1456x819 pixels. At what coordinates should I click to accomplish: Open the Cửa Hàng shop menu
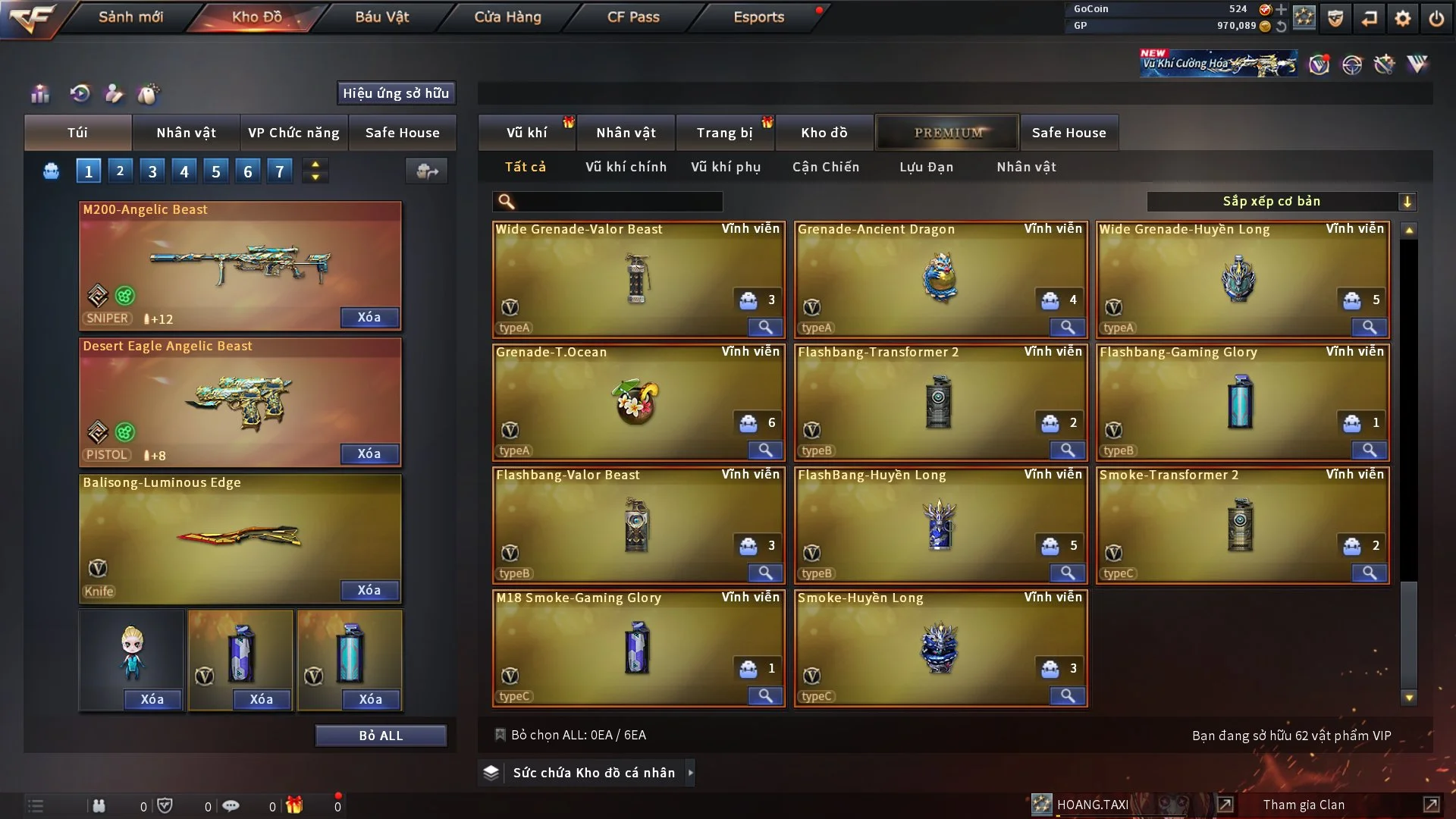pyautogui.click(x=507, y=17)
